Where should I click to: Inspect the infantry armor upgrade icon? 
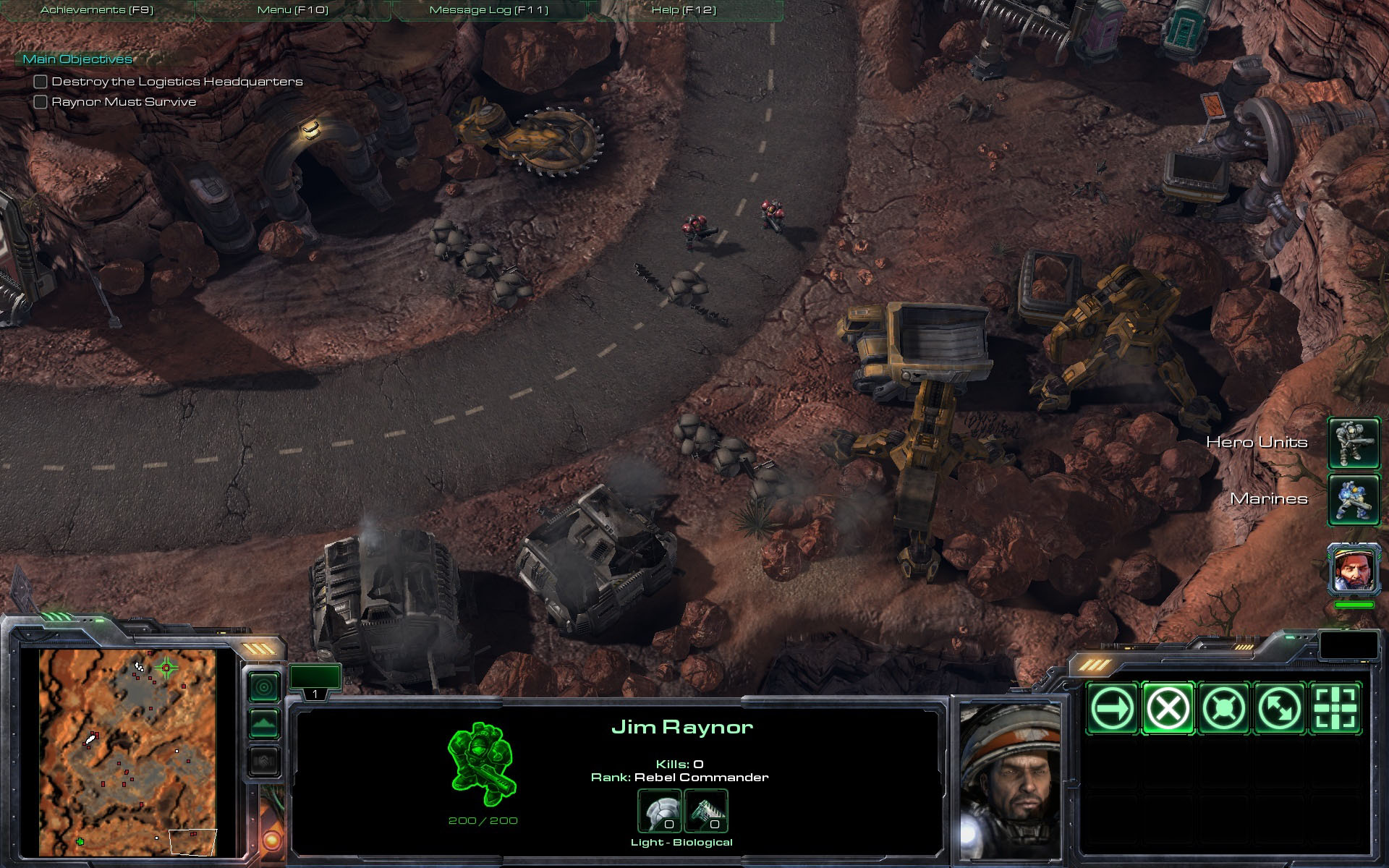(x=659, y=811)
